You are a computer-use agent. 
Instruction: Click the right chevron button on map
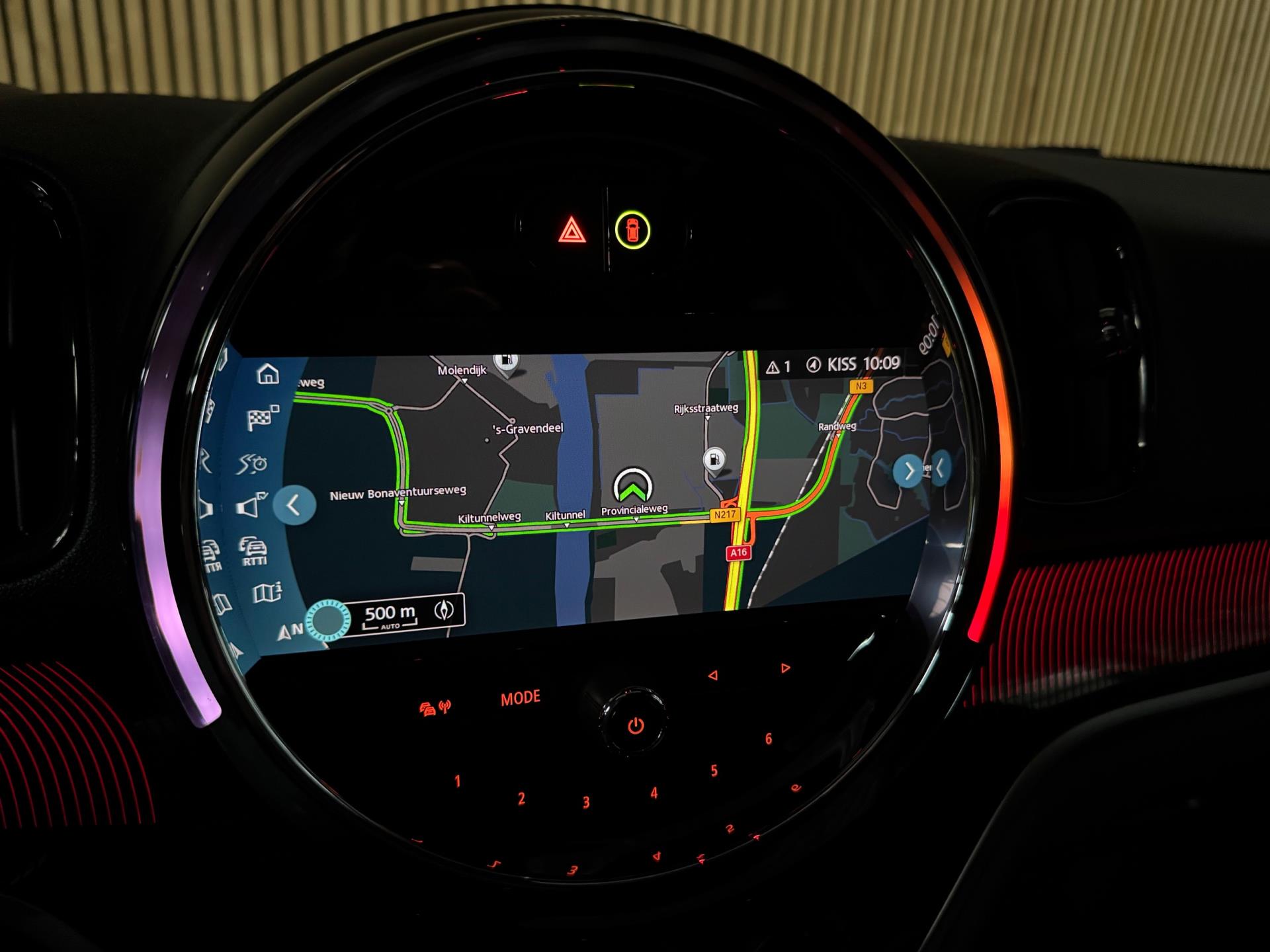(909, 471)
